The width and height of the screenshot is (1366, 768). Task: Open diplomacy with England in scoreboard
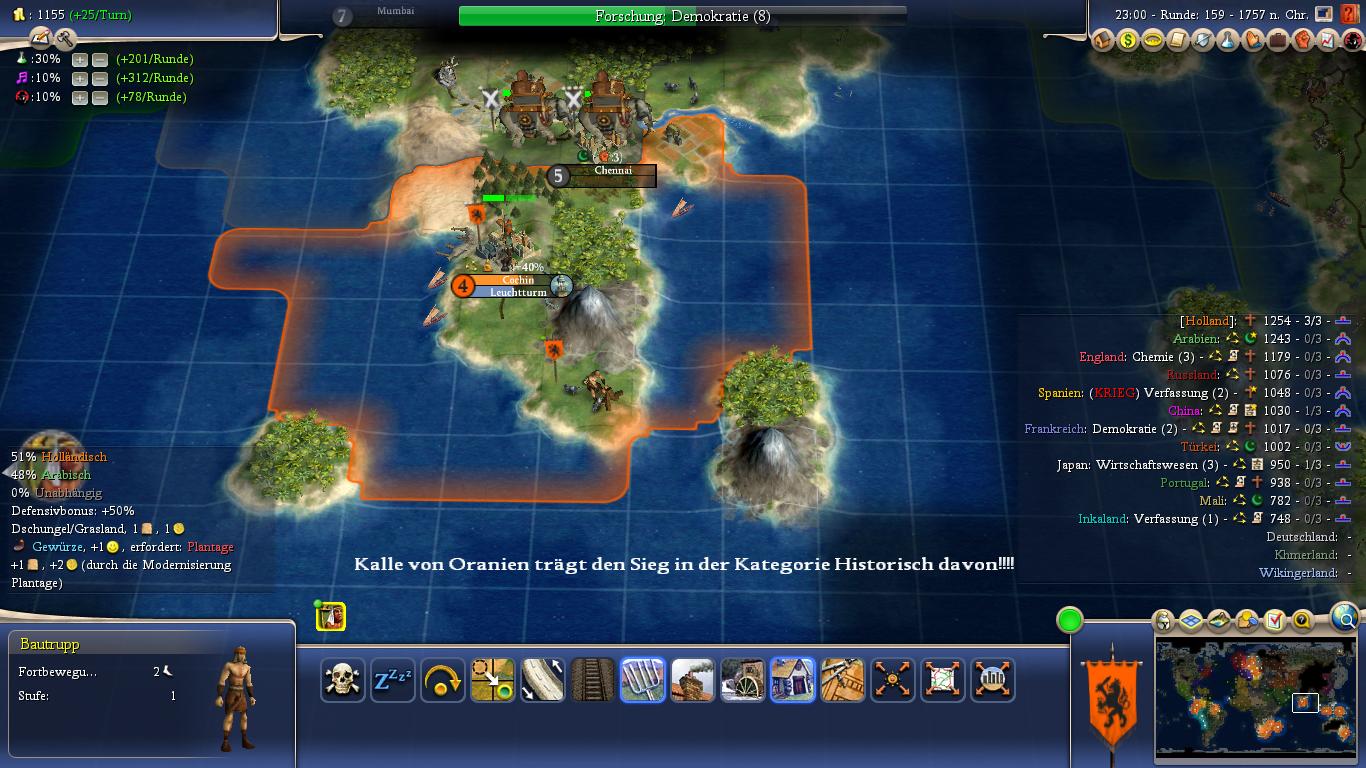point(1102,357)
